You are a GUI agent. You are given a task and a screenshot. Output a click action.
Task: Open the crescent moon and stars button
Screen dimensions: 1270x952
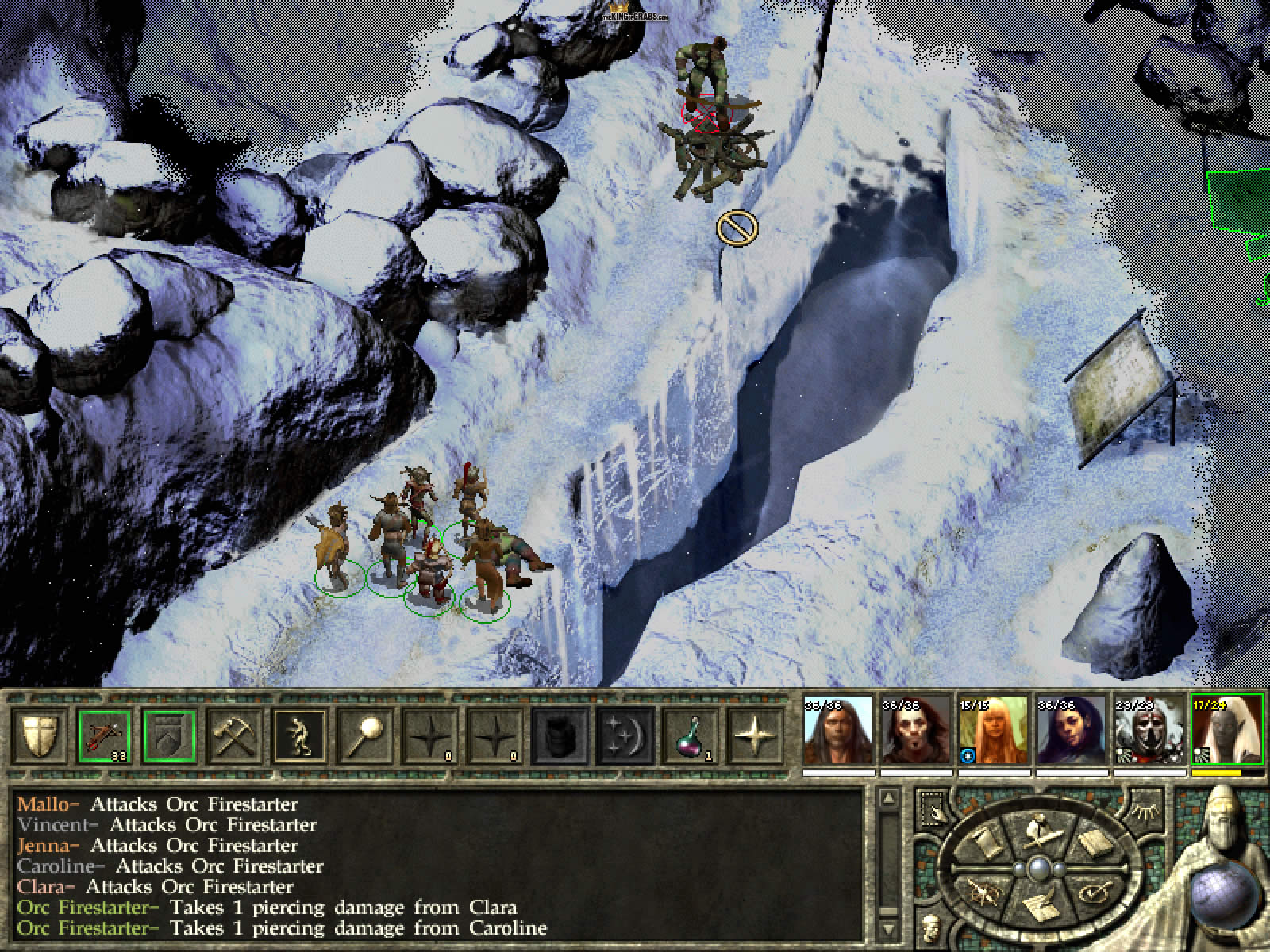coord(625,735)
